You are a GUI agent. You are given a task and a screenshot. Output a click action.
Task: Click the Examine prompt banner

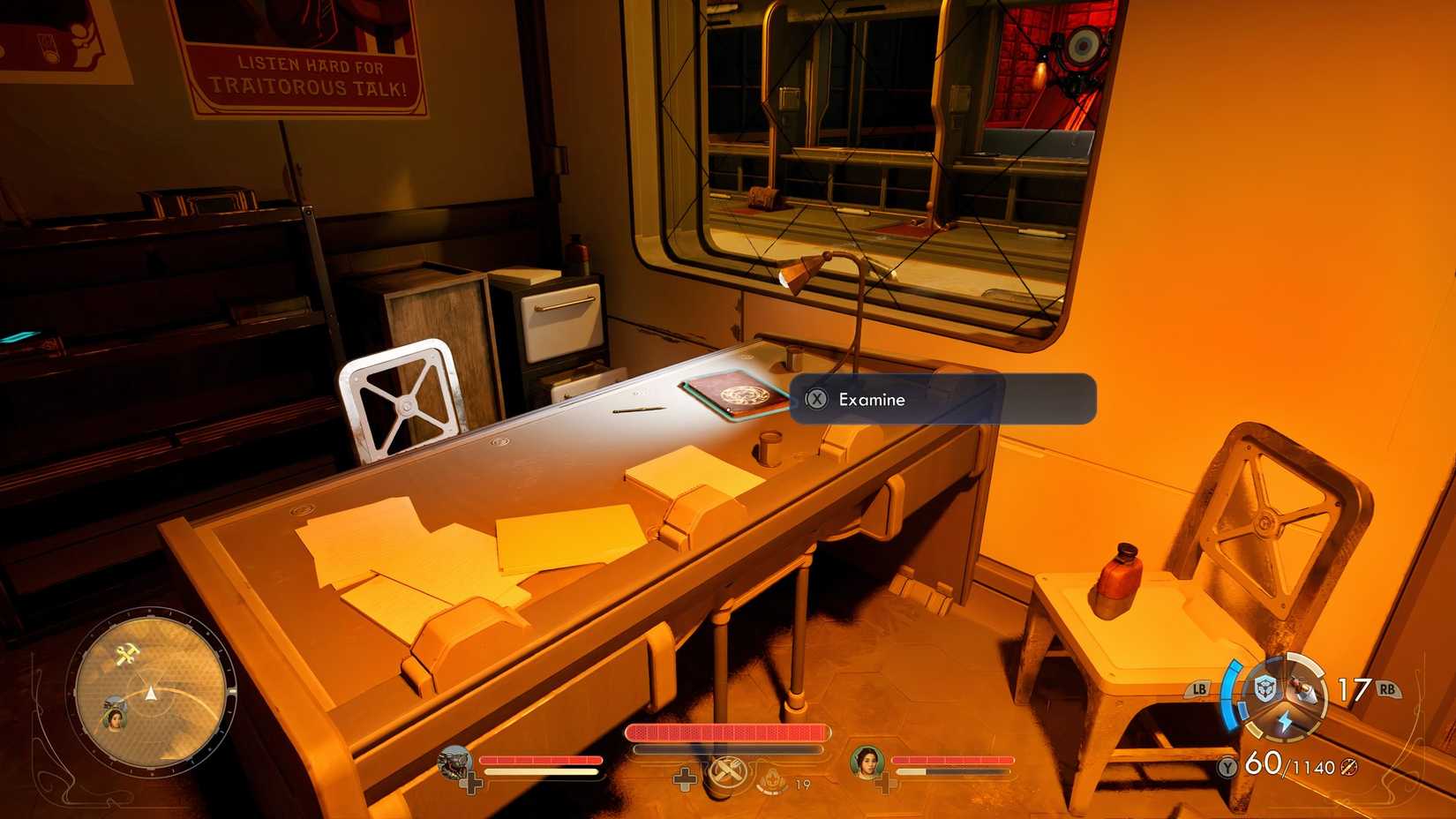[944, 400]
